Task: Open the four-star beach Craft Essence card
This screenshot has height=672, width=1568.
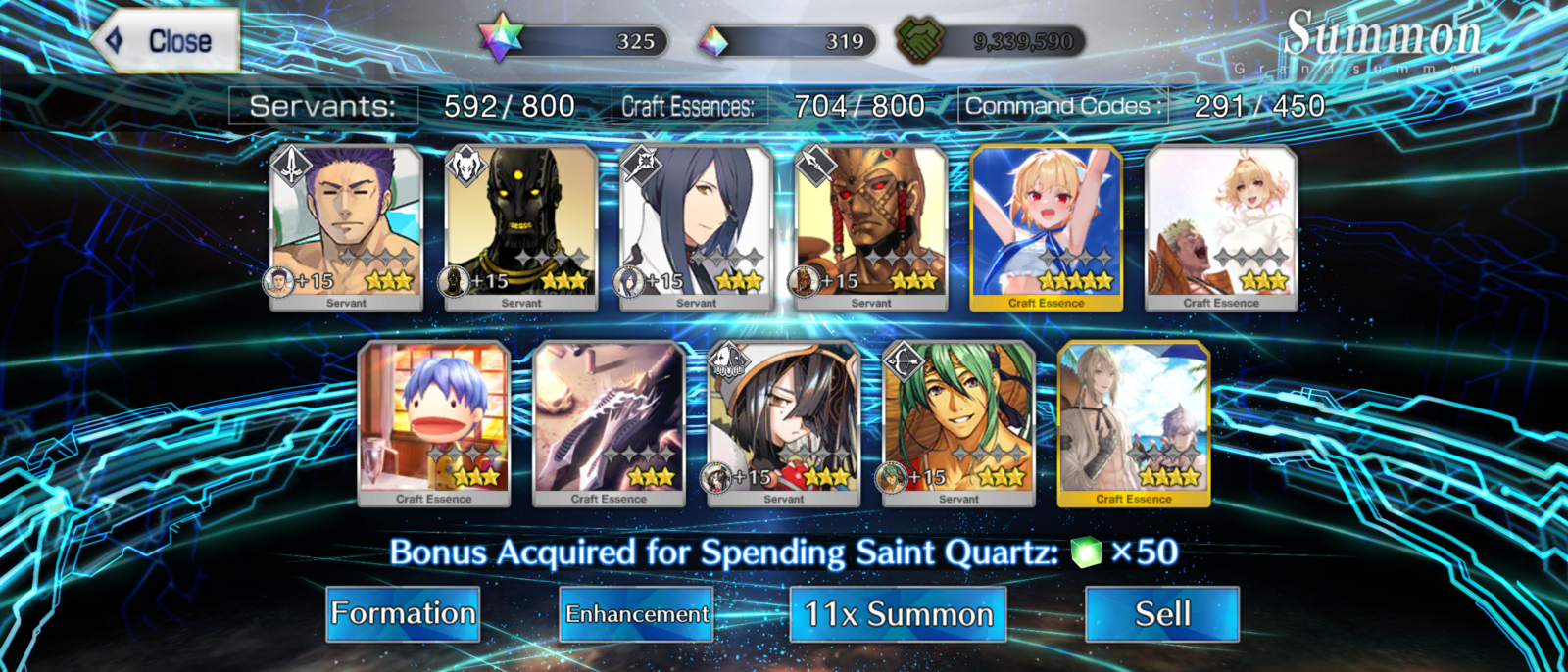Action: point(1134,423)
